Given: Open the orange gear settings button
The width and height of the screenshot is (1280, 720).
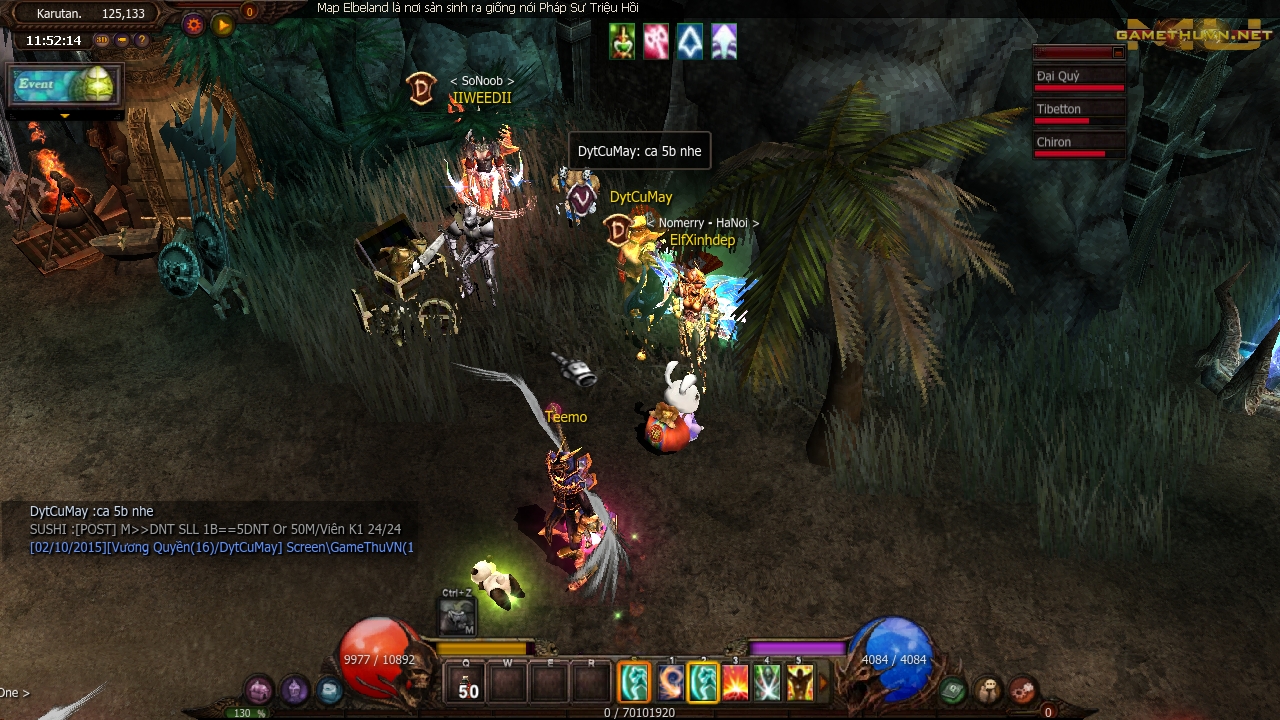Looking at the screenshot, I should [x=194, y=25].
